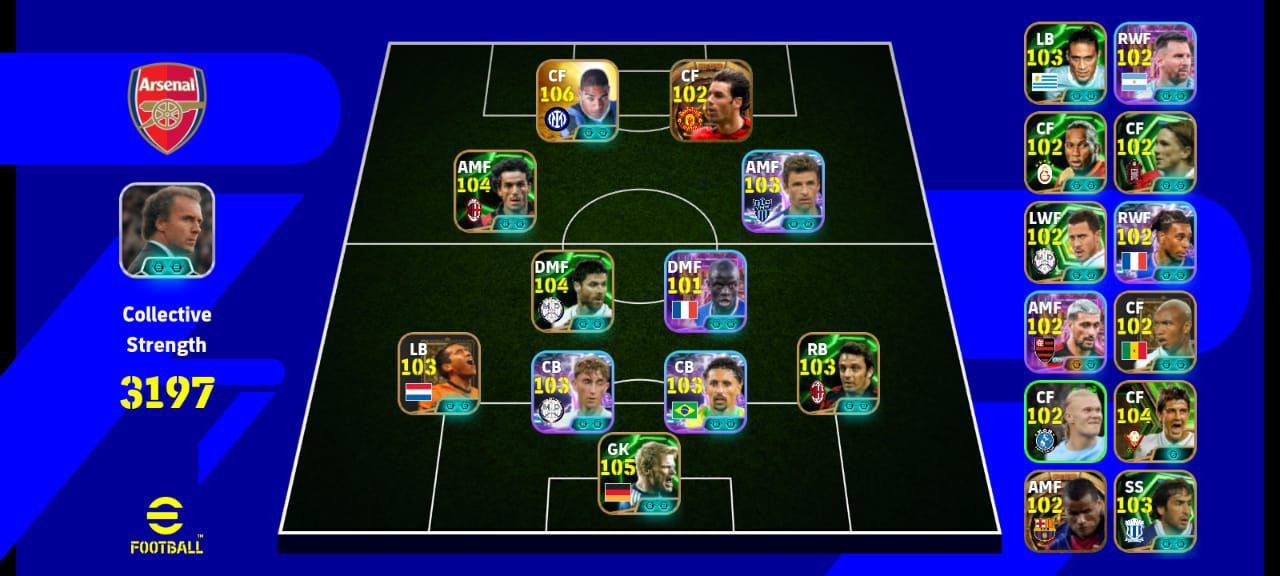Select substitute LB 103 with Uruguay flag
This screenshot has height=576, width=1280.
point(1065,63)
